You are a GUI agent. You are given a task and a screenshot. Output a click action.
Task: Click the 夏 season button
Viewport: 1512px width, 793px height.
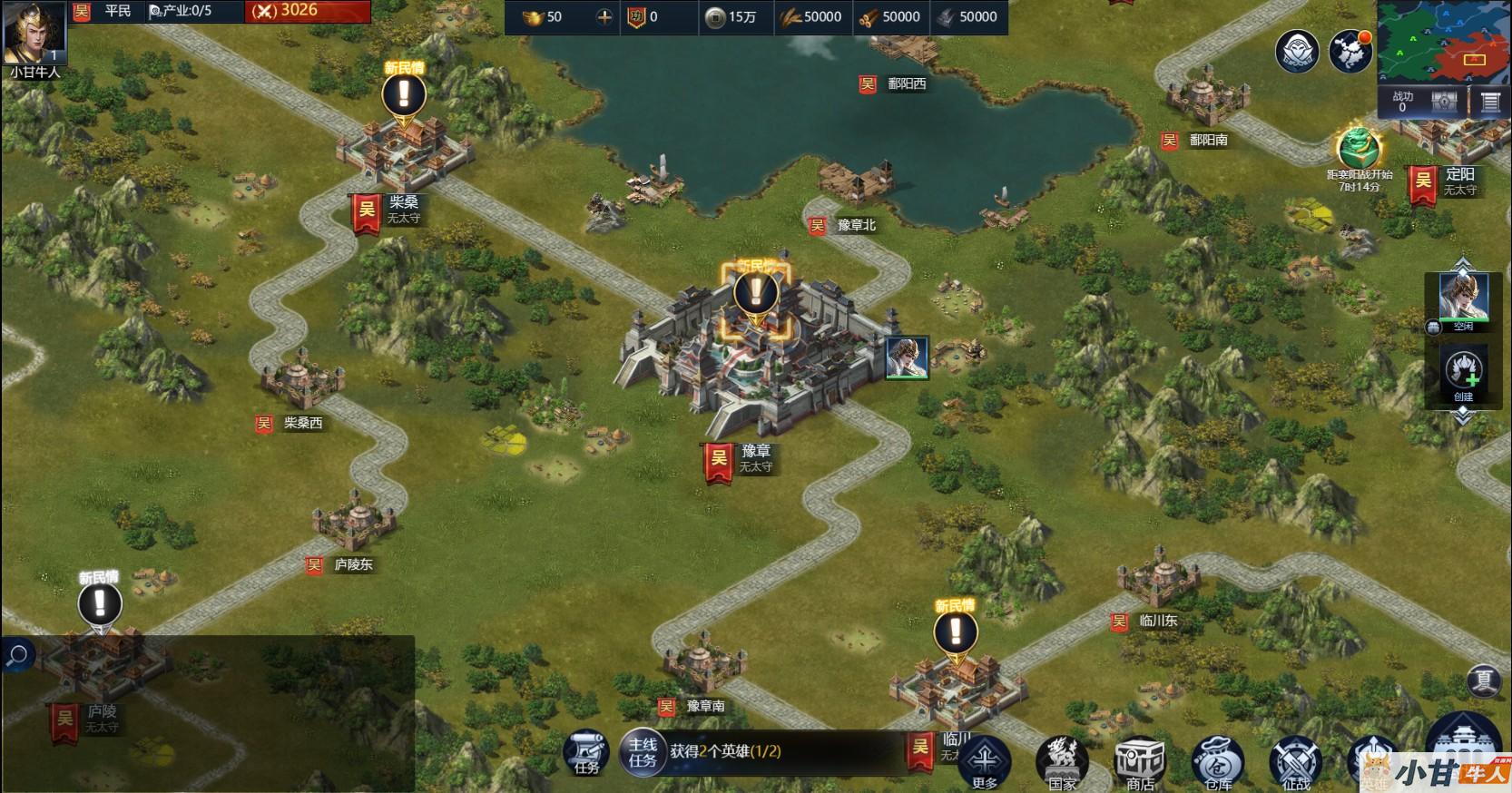(1484, 680)
